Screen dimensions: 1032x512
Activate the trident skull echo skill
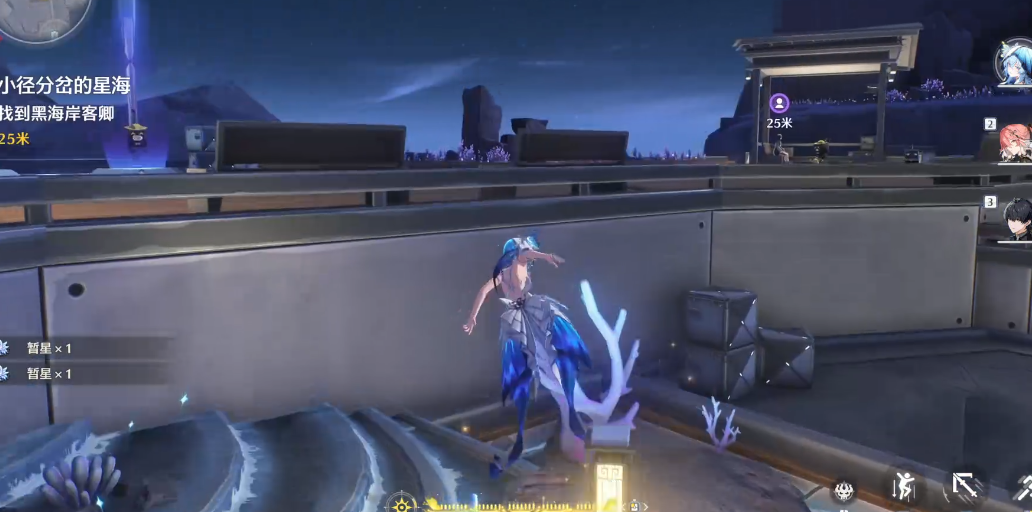point(844,490)
